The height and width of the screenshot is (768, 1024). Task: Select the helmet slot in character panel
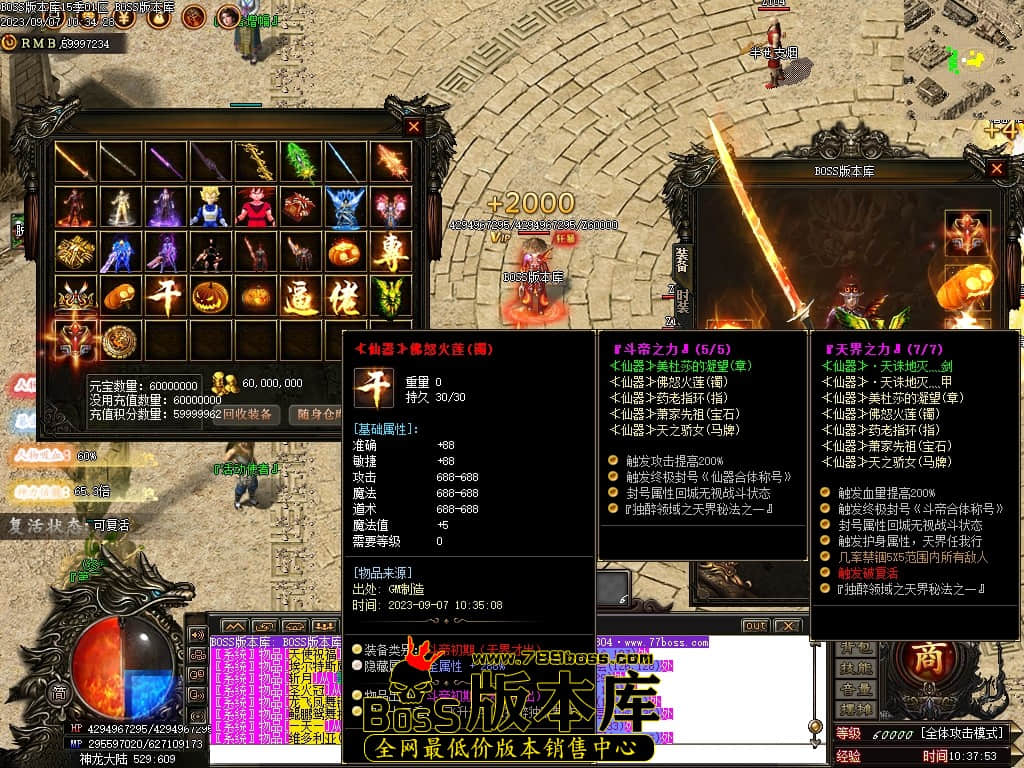point(967,232)
